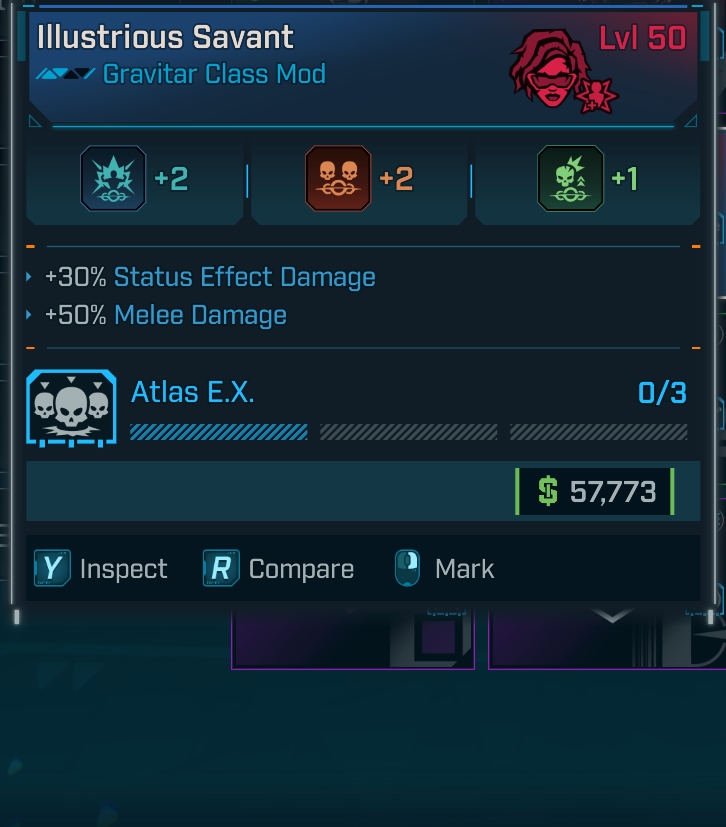The image size is (726, 827).
Task: Click the red Gravitar character portrait icon
Action: click(x=549, y=70)
